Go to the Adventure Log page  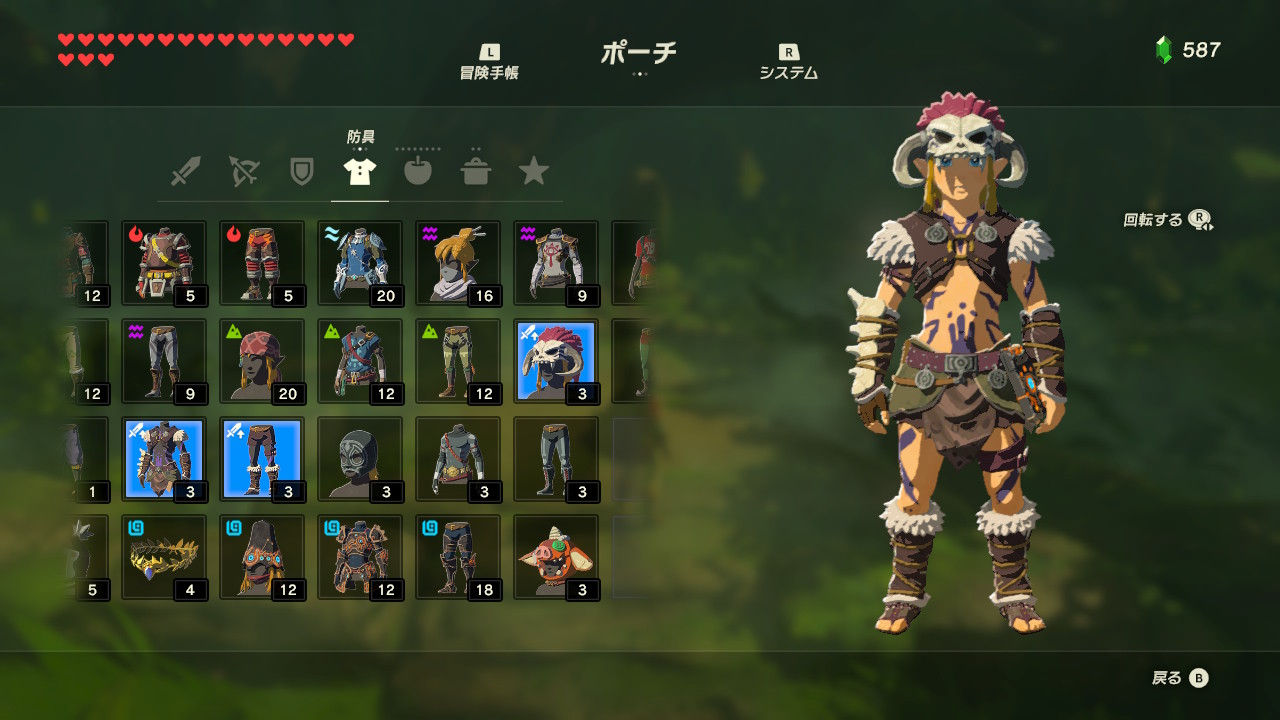(489, 62)
